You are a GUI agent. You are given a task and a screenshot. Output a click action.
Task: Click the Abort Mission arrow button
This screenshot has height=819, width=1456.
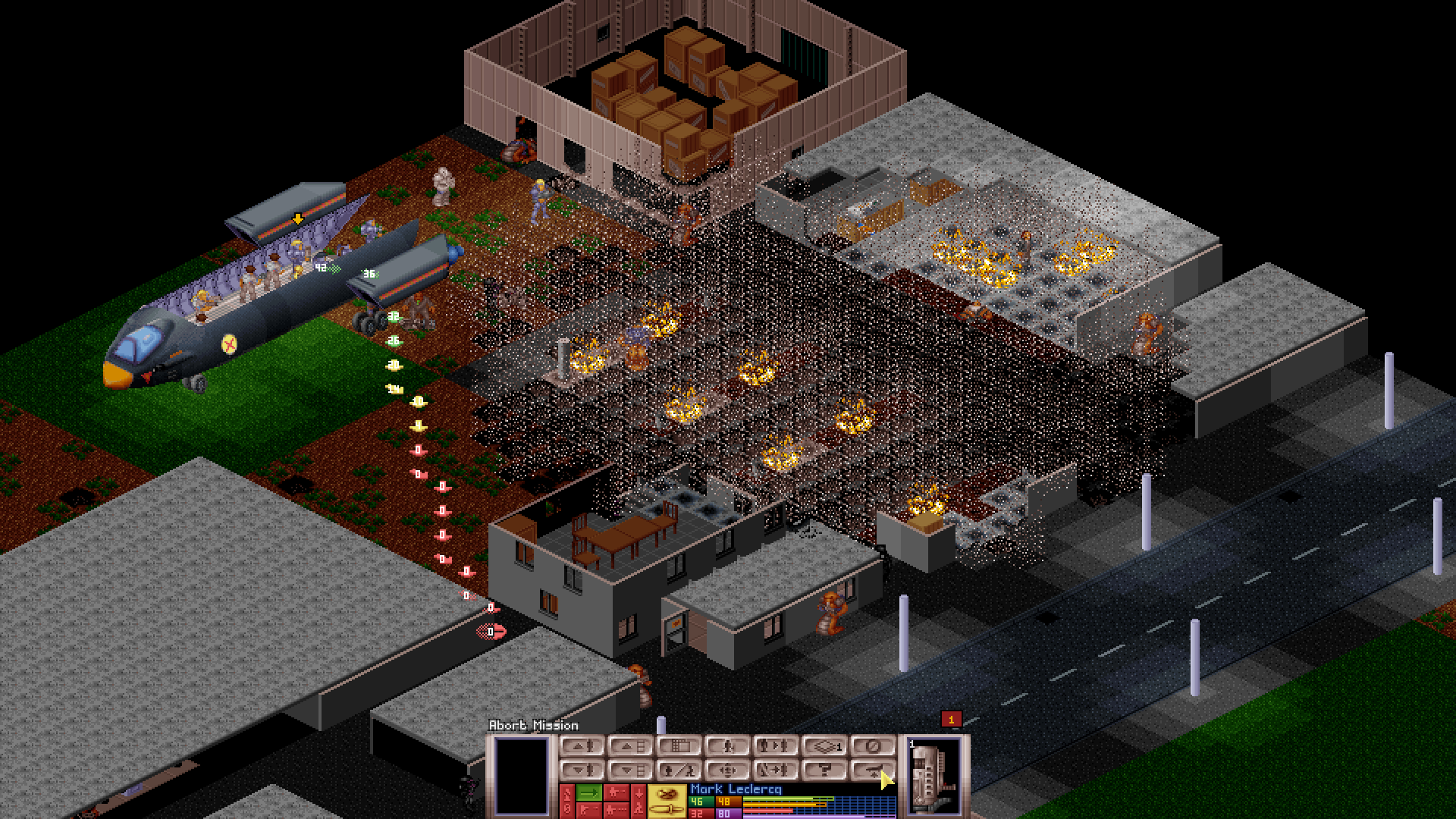(x=874, y=770)
